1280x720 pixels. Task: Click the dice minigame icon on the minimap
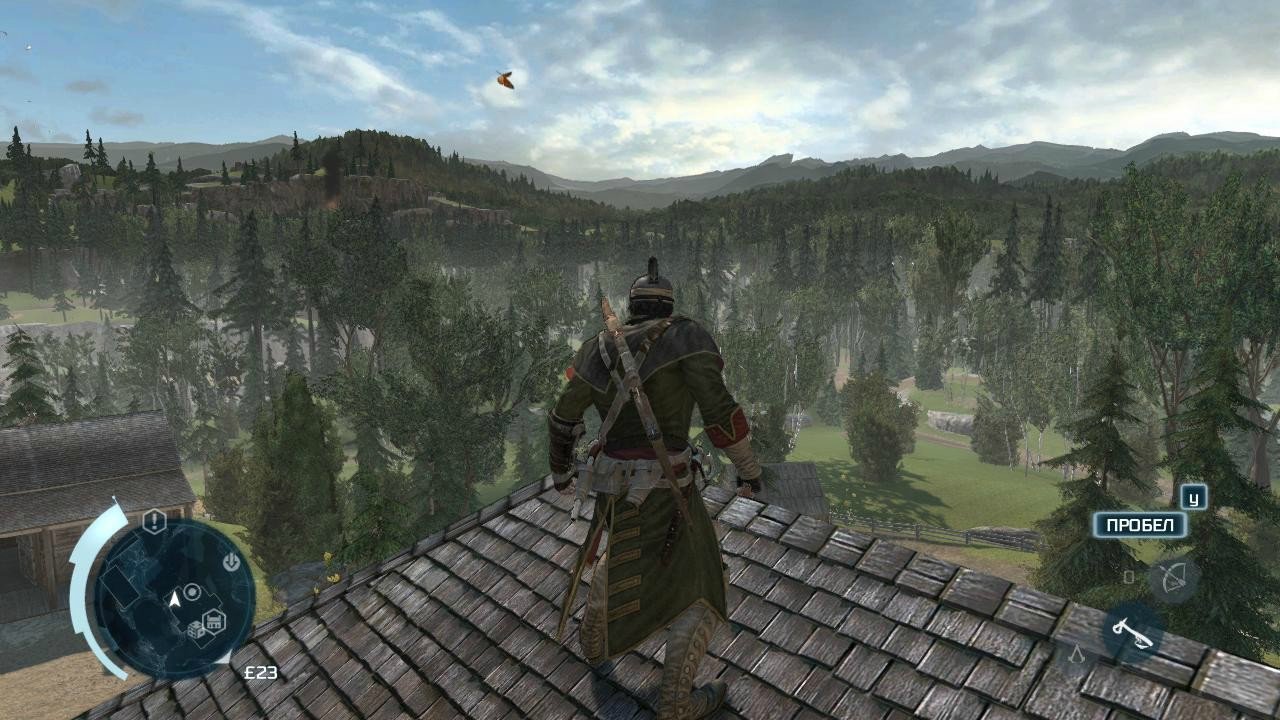pos(196,630)
